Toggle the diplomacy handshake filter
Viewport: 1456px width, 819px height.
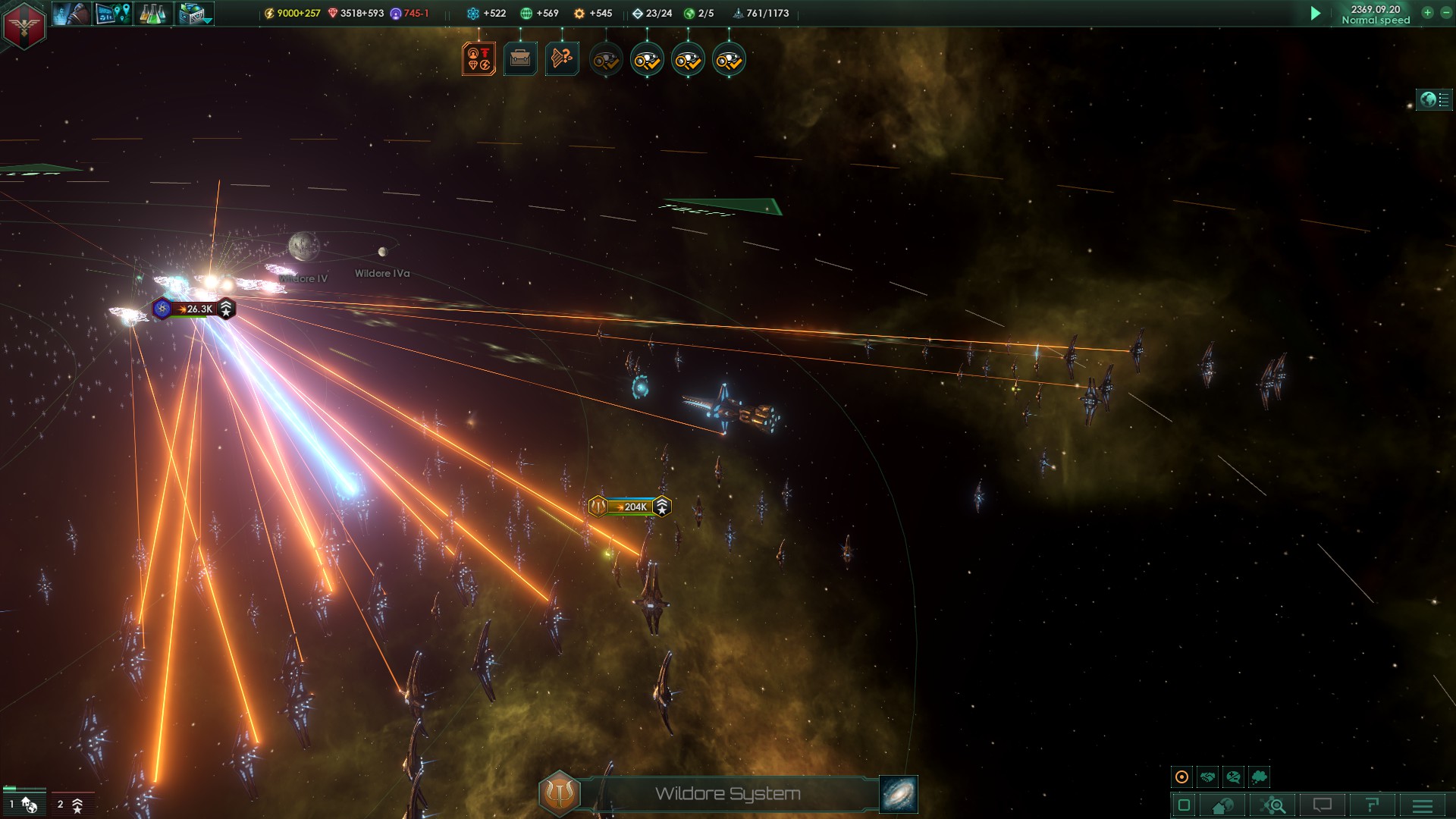pyautogui.click(x=1207, y=777)
